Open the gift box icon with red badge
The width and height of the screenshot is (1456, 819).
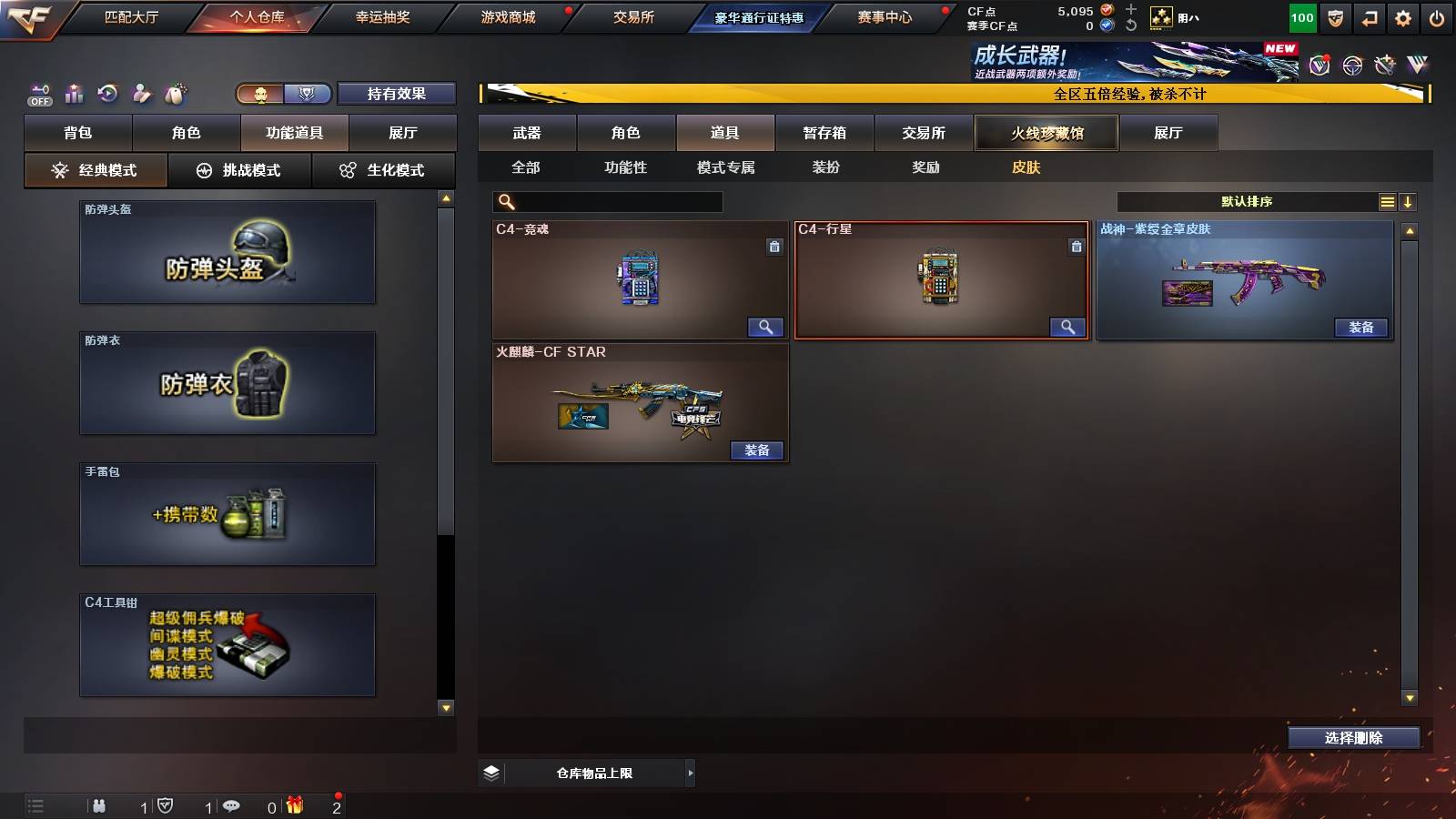[x=294, y=806]
